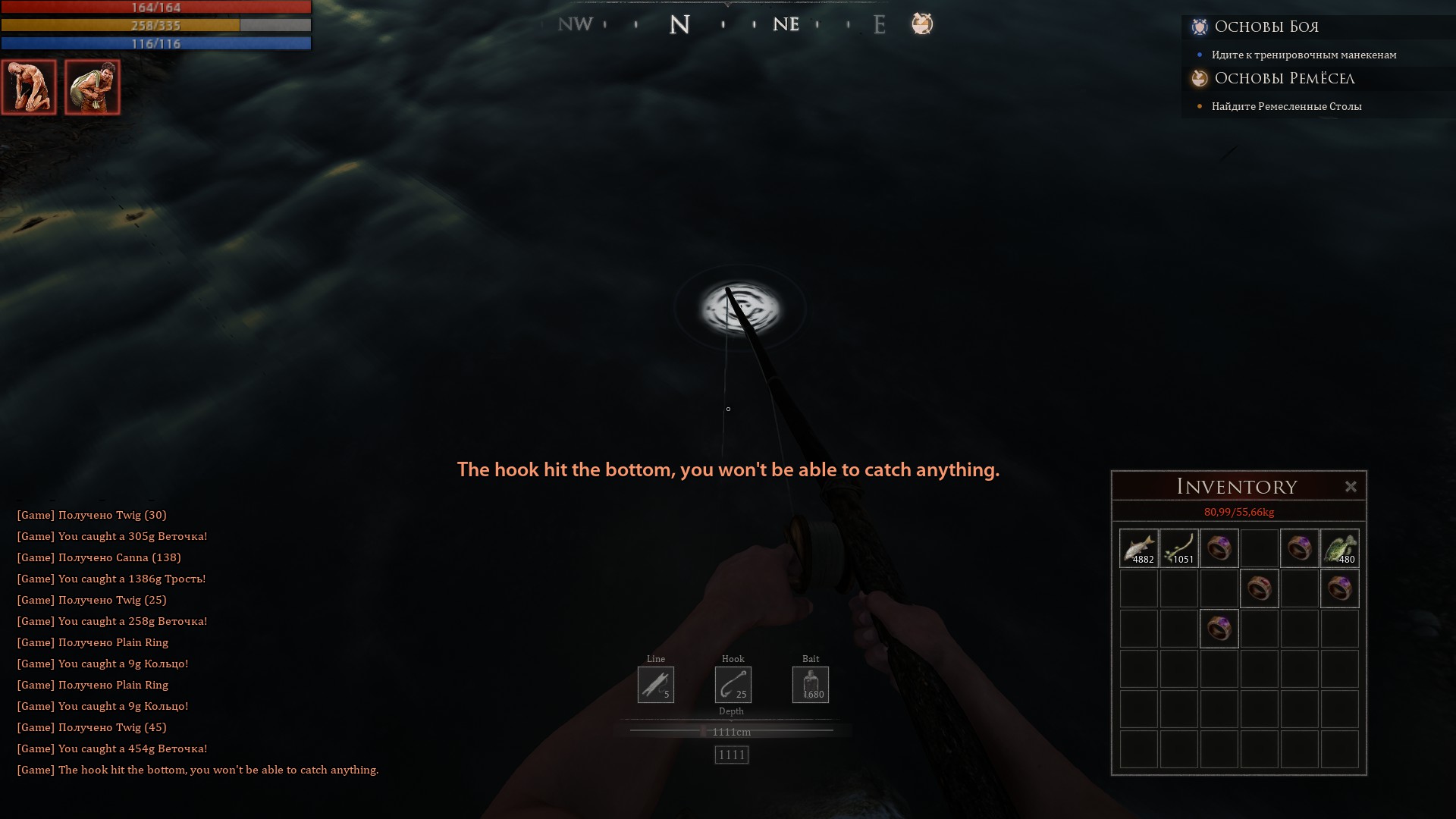Click the Depth slider bar
The image size is (1456, 819).
pyautogui.click(x=731, y=731)
